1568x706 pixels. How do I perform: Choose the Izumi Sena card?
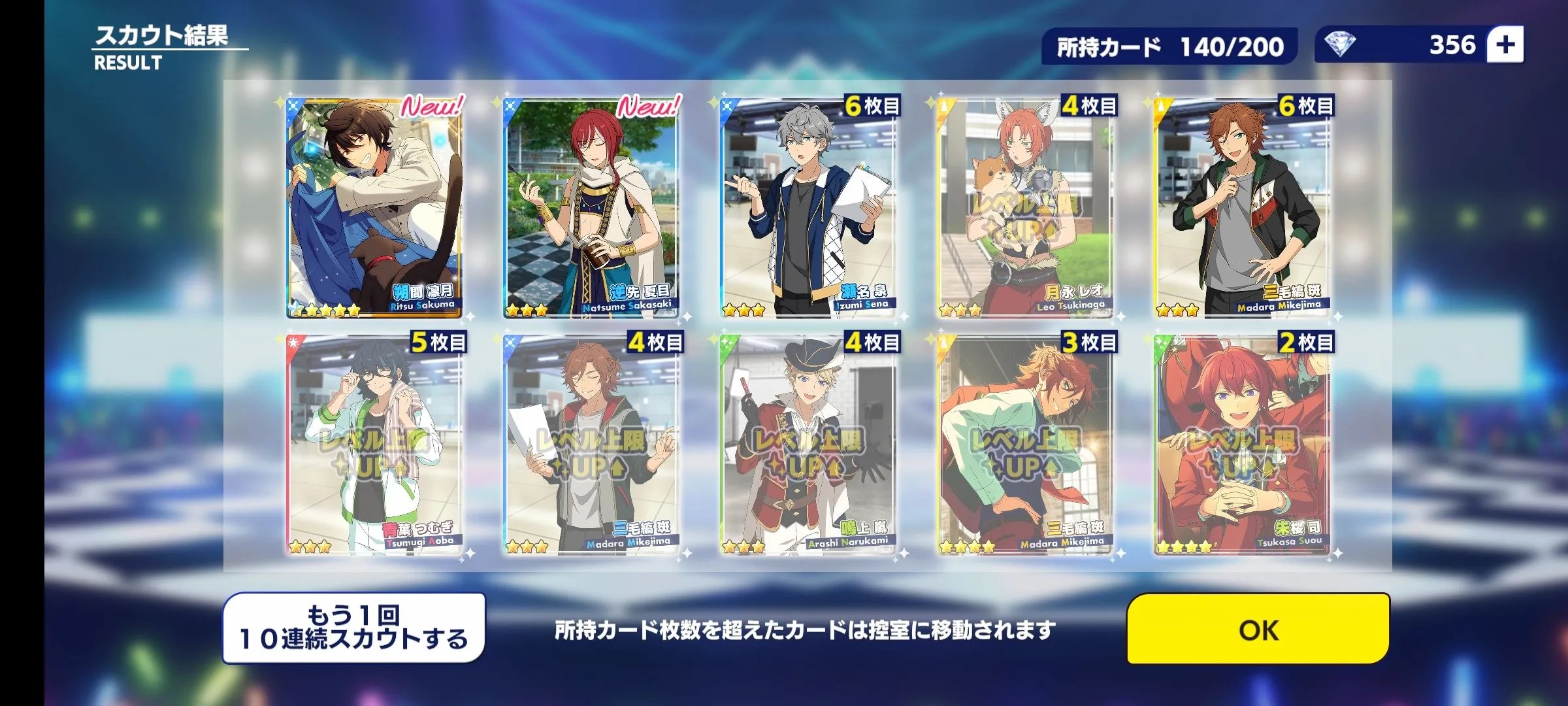pos(808,209)
